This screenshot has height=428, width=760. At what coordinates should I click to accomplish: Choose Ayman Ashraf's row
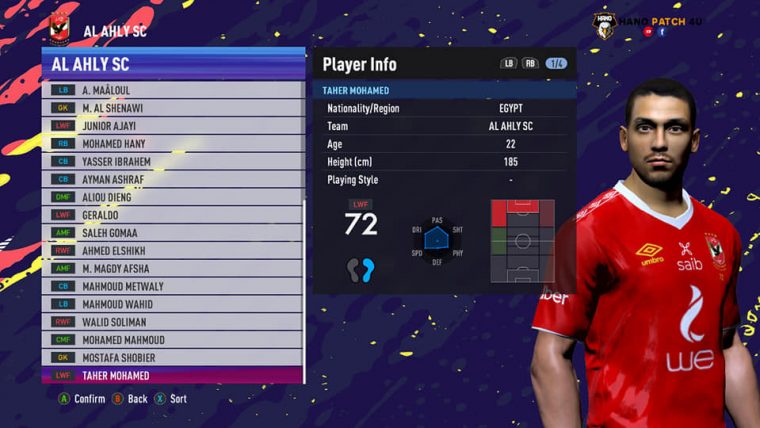tap(170, 179)
